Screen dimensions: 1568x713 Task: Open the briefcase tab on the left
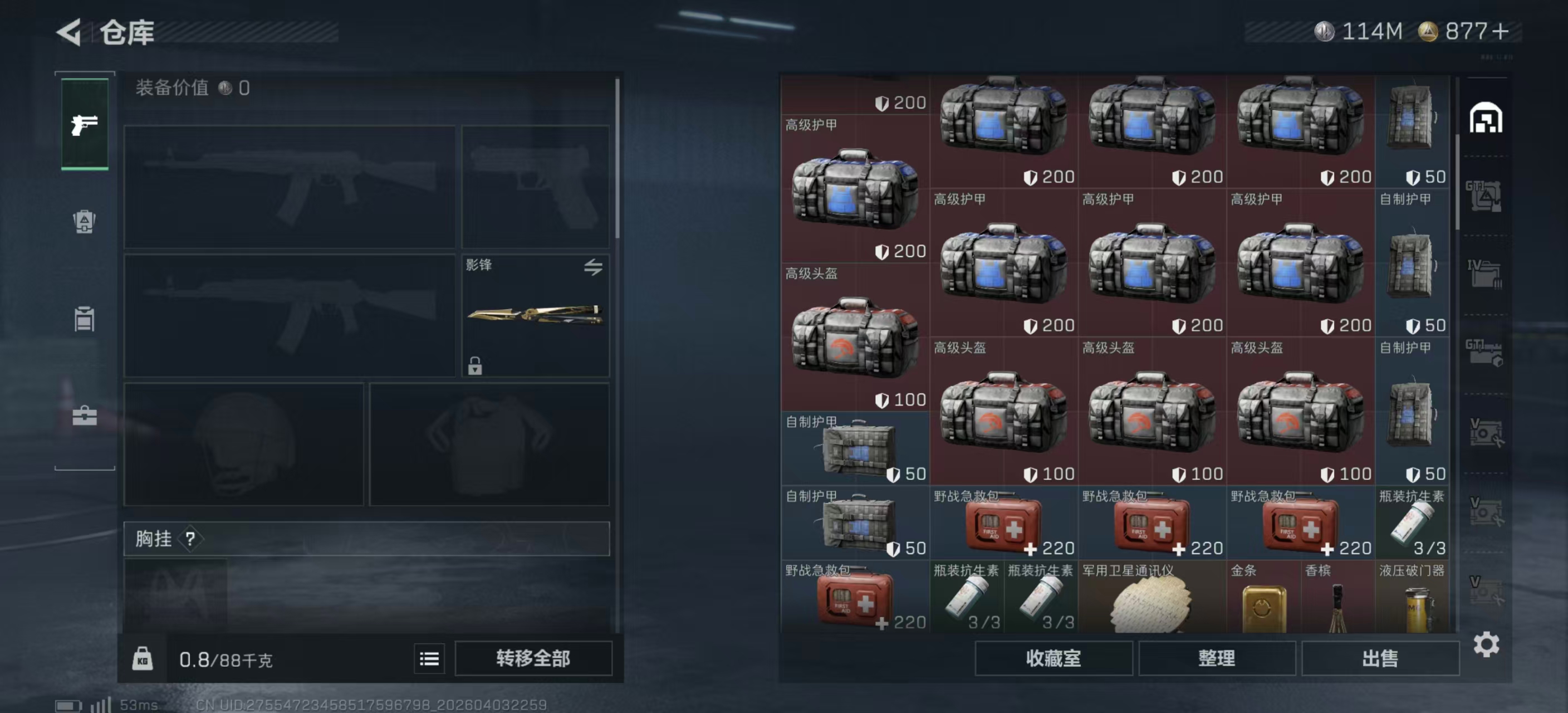click(x=85, y=417)
